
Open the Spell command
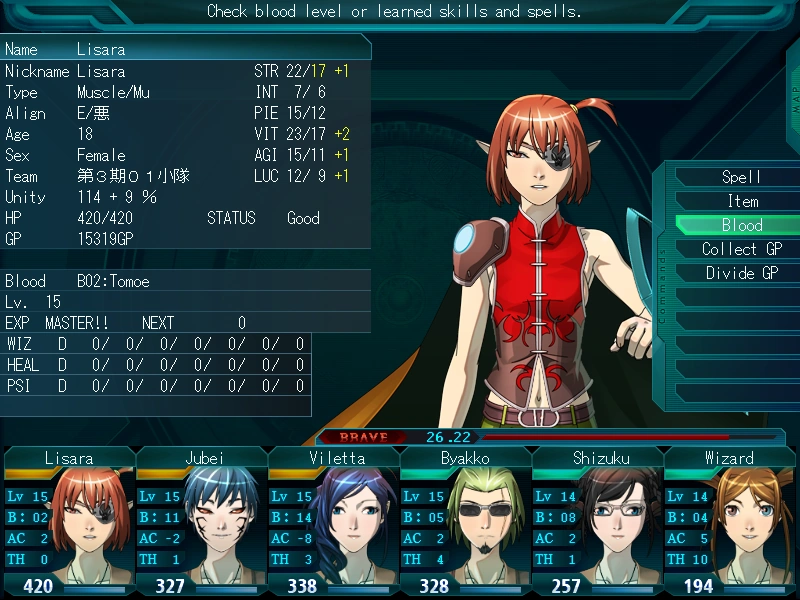pos(741,177)
